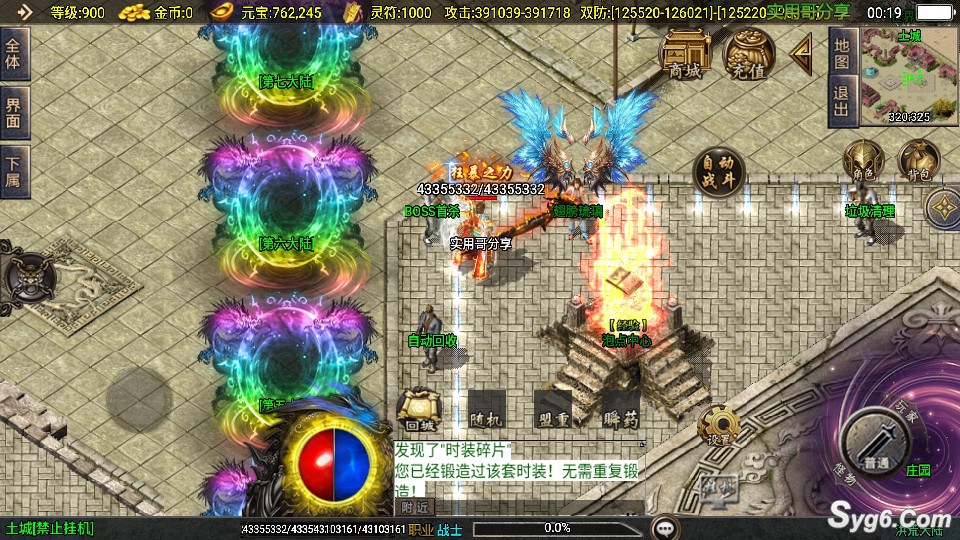The width and height of the screenshot is (960, 540).
Task: Click the 退出 exit button
Action: [842, 101]
